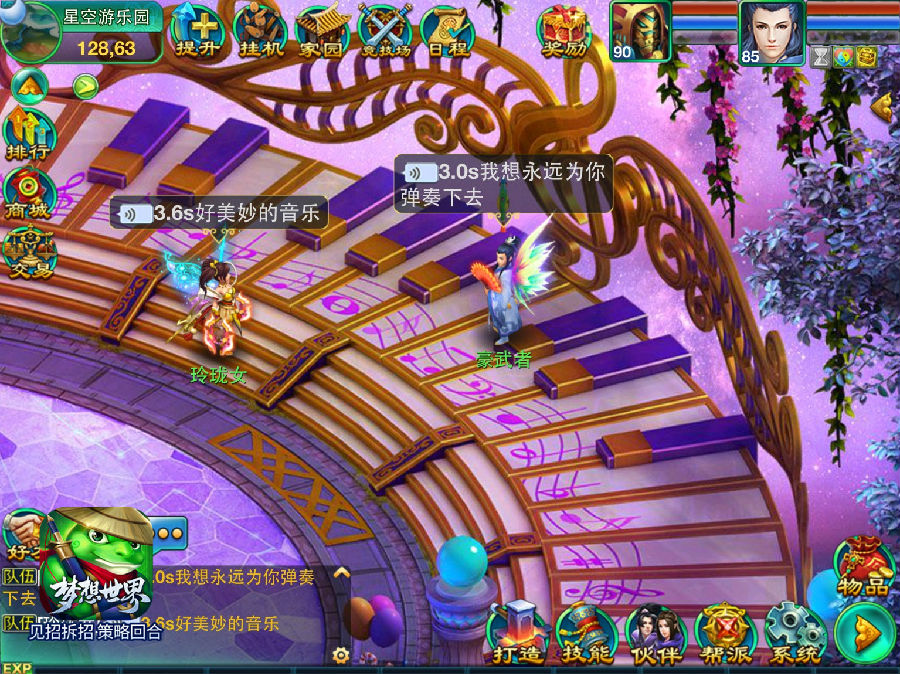Screen dimensions: 900x674
Task: Show the 伙伴 companions screen
Action: point(656,632)
